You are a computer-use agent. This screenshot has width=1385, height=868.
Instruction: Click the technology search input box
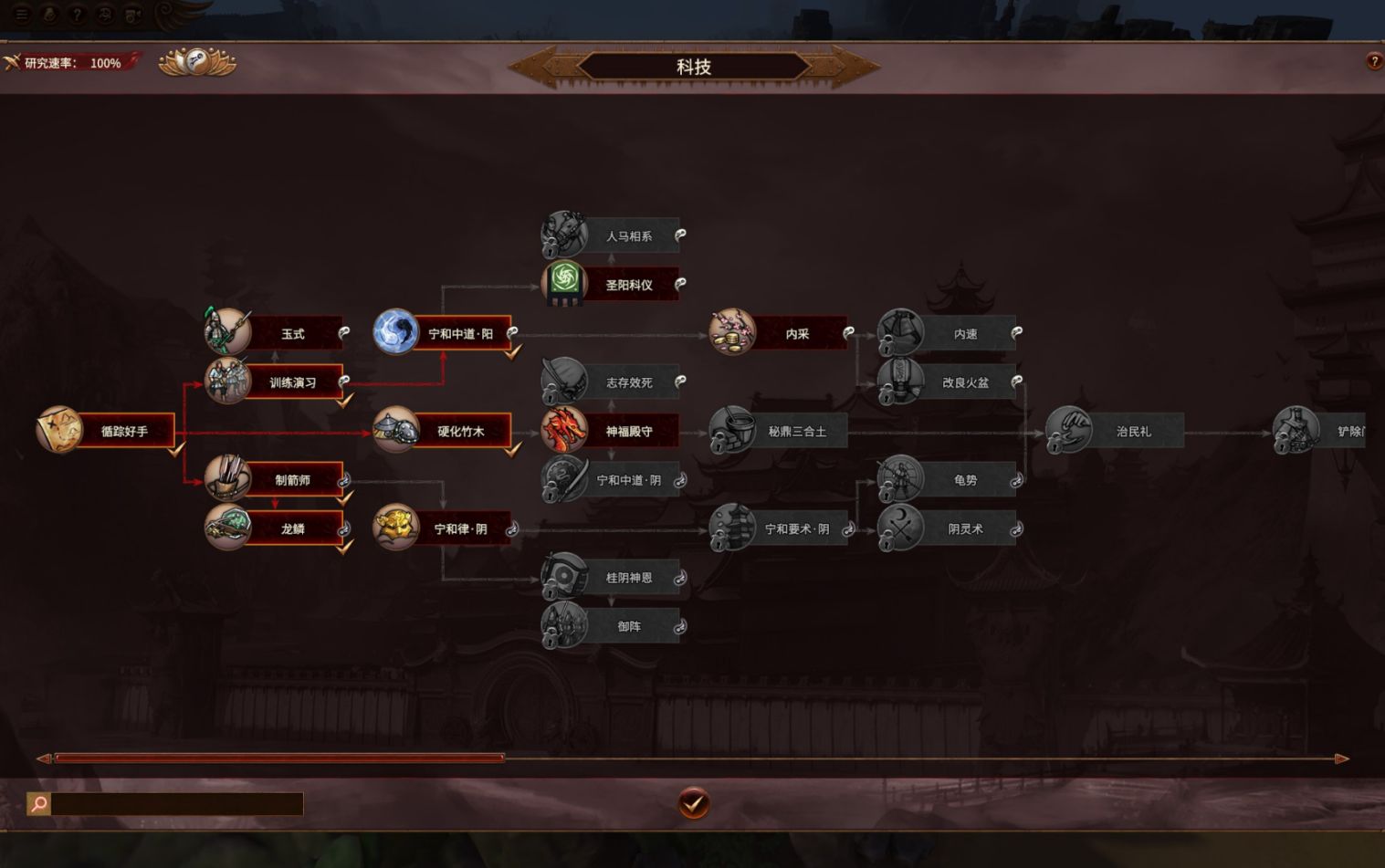tap(176, 804)
